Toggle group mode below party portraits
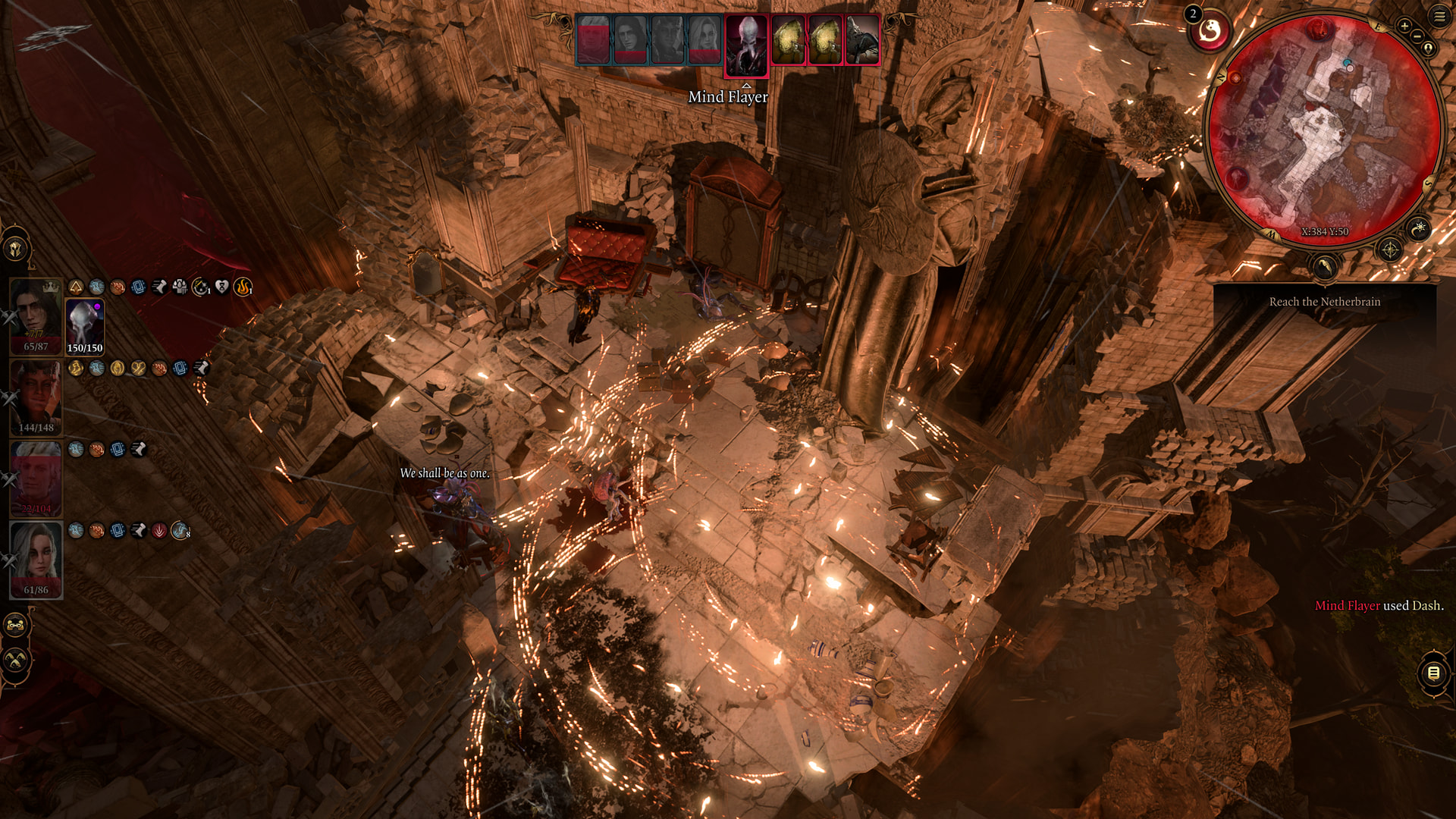Viewport: 1456px width, 819px height. tap(16, 626)
